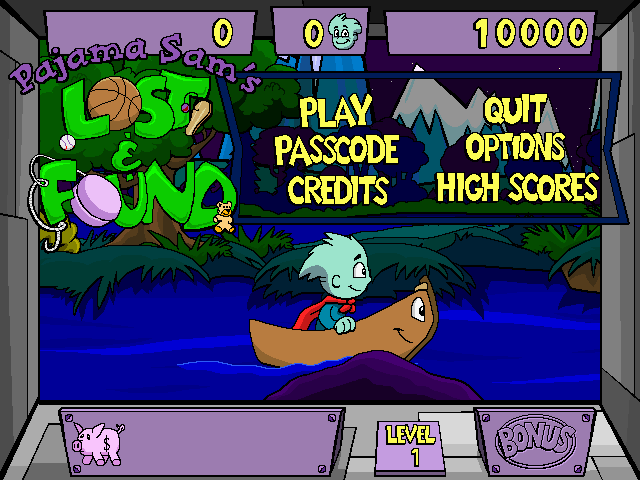View the CREDITS
Image resolution: width=640 pixels, height=480 pixels.
point(337,188)
